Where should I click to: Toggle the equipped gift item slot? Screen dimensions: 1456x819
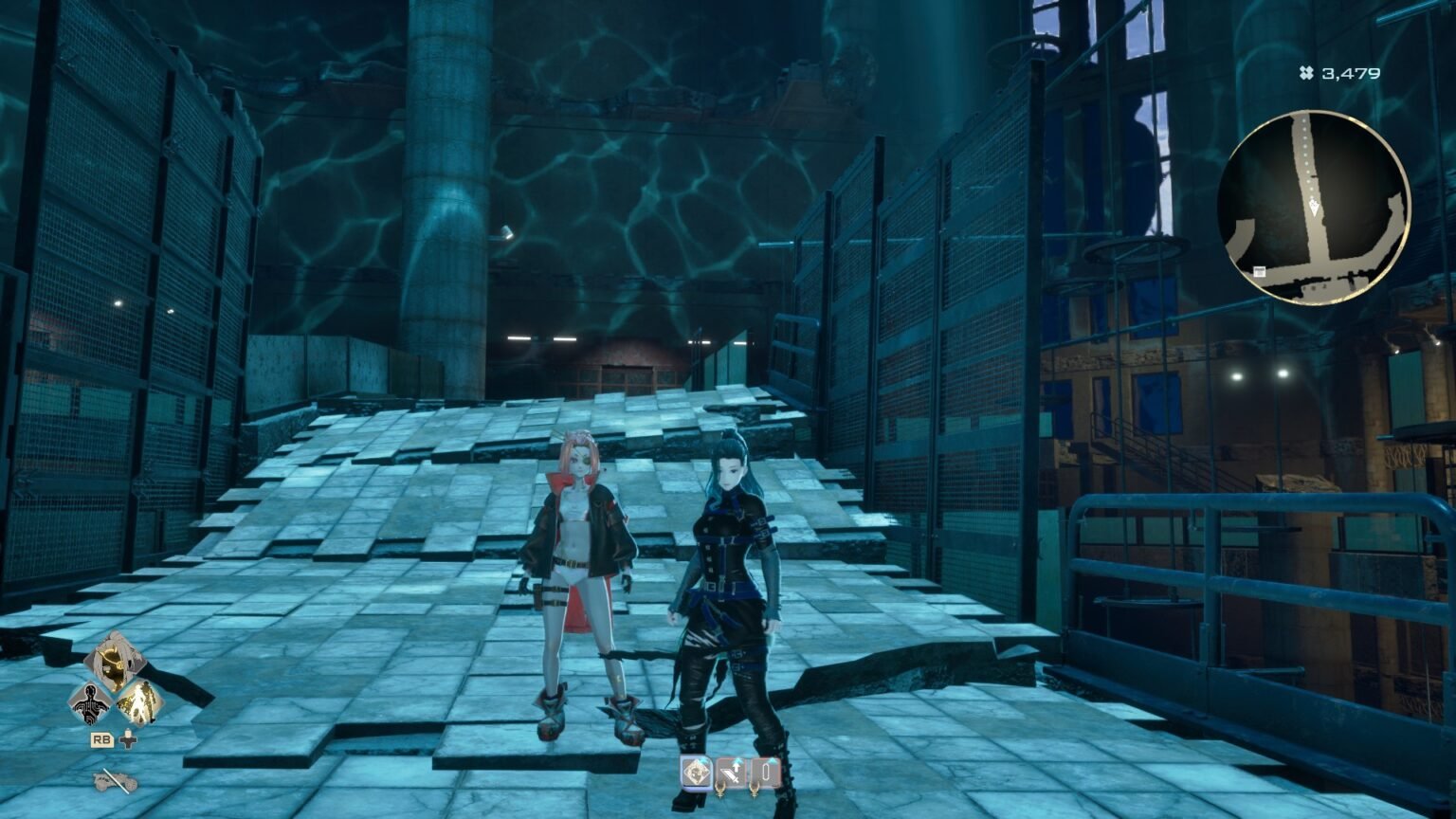pos(697,773)
